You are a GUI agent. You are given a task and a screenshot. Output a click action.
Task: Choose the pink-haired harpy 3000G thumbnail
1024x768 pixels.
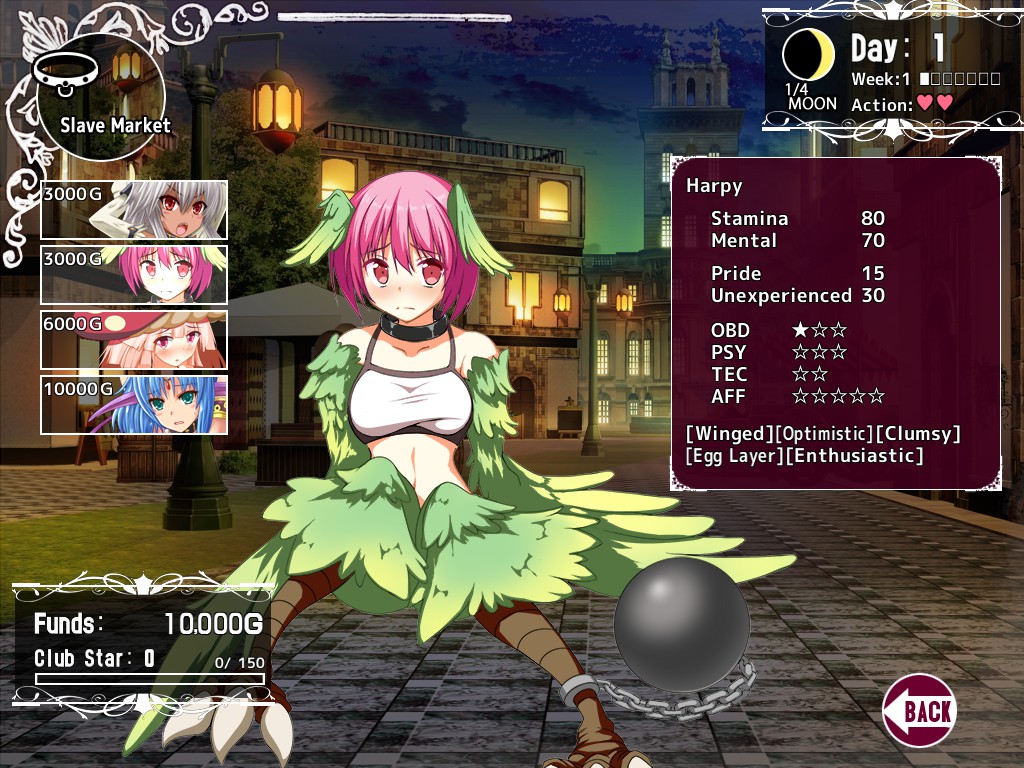click(x=134, y=274)
